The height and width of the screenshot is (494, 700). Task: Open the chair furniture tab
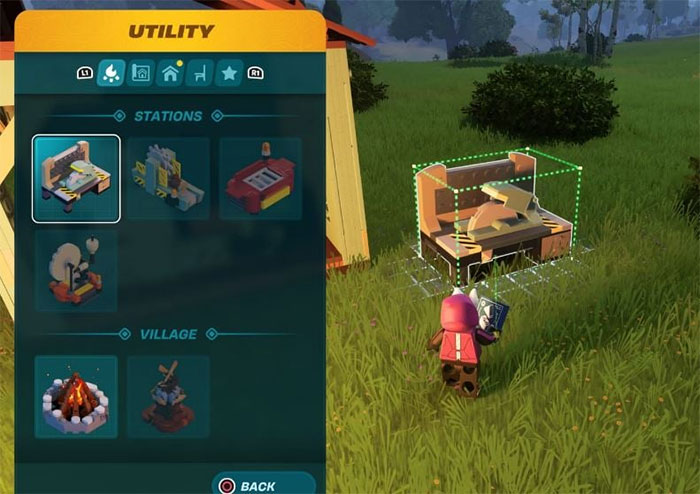(x=199, y=73)
